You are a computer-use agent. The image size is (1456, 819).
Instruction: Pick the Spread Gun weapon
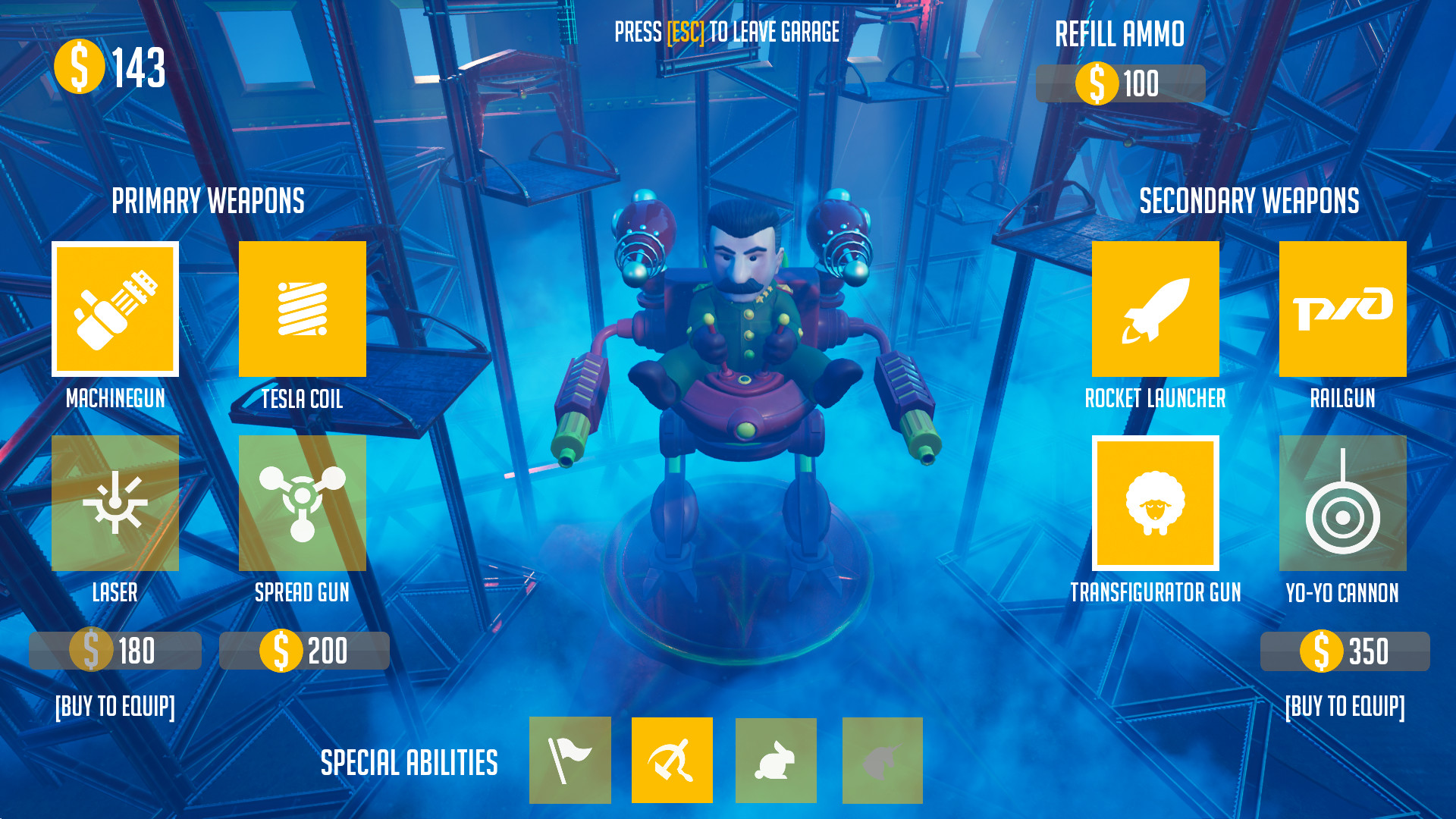303,503
